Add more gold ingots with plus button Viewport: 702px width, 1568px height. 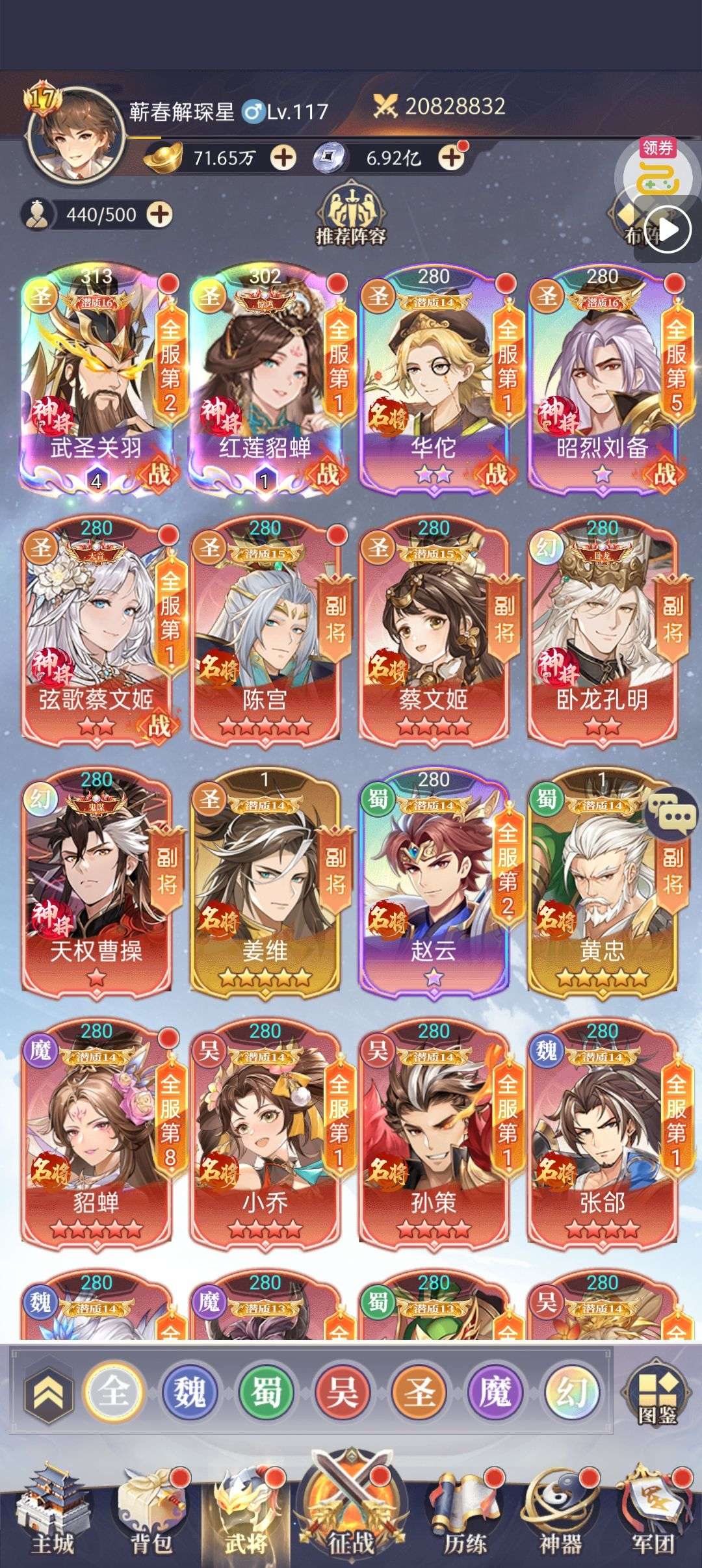(x=283, y=157)
